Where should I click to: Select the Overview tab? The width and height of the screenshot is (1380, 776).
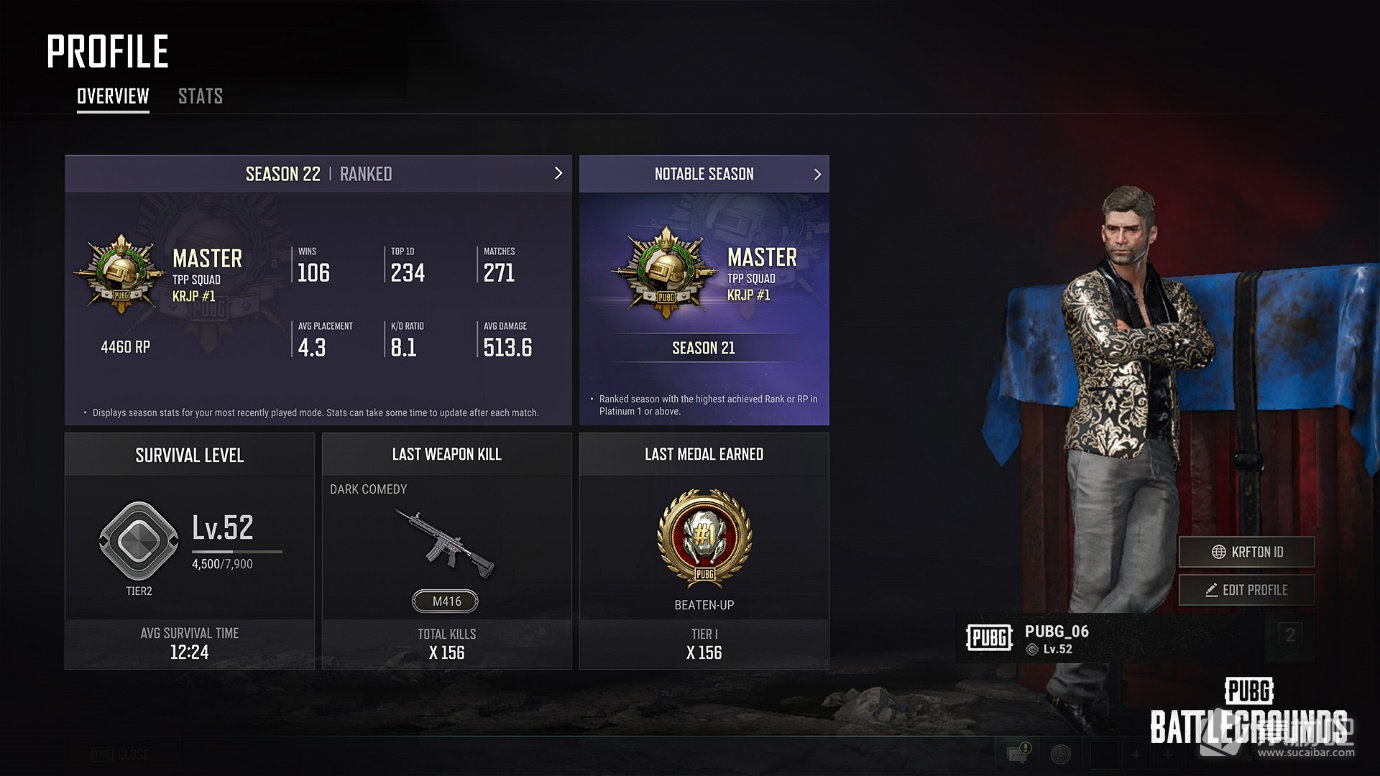click(113, 97)
